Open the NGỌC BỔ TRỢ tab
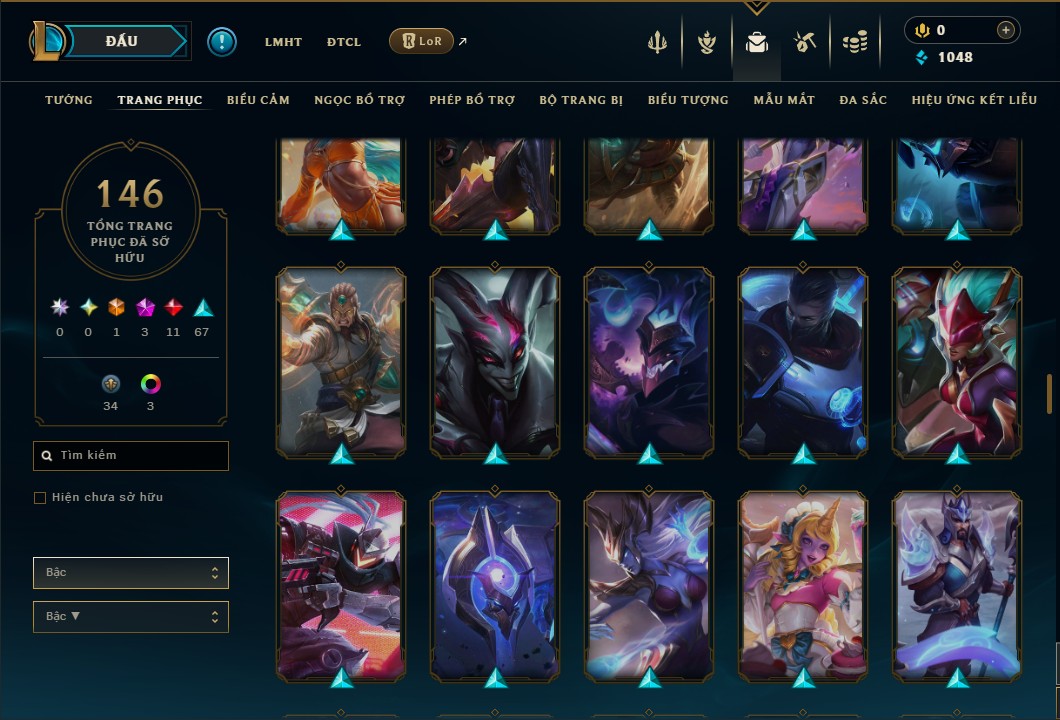Viewport: 1060px width, 720px height. coord(359,100)
